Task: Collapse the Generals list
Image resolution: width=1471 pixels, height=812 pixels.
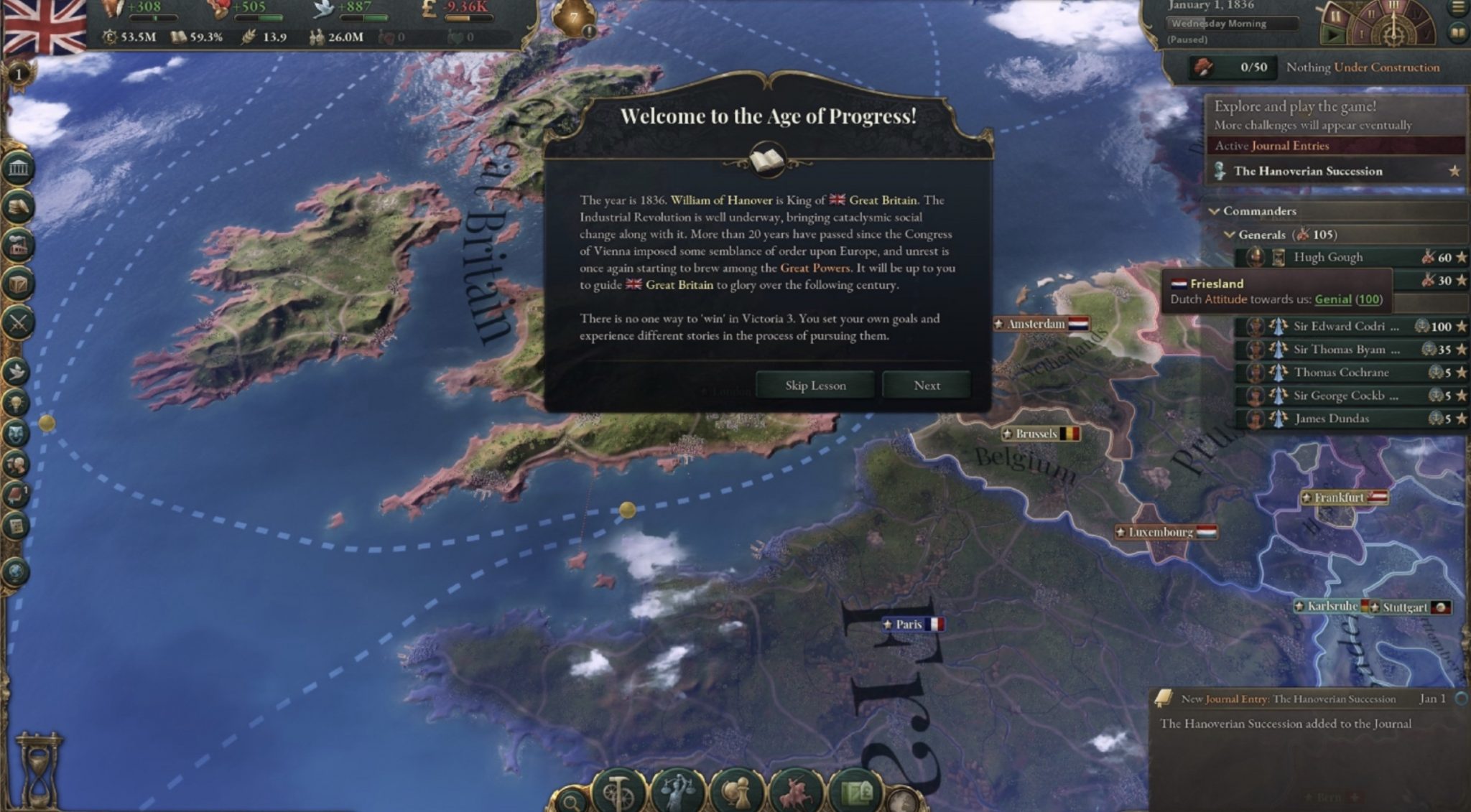Action: tap(1228, 235)
